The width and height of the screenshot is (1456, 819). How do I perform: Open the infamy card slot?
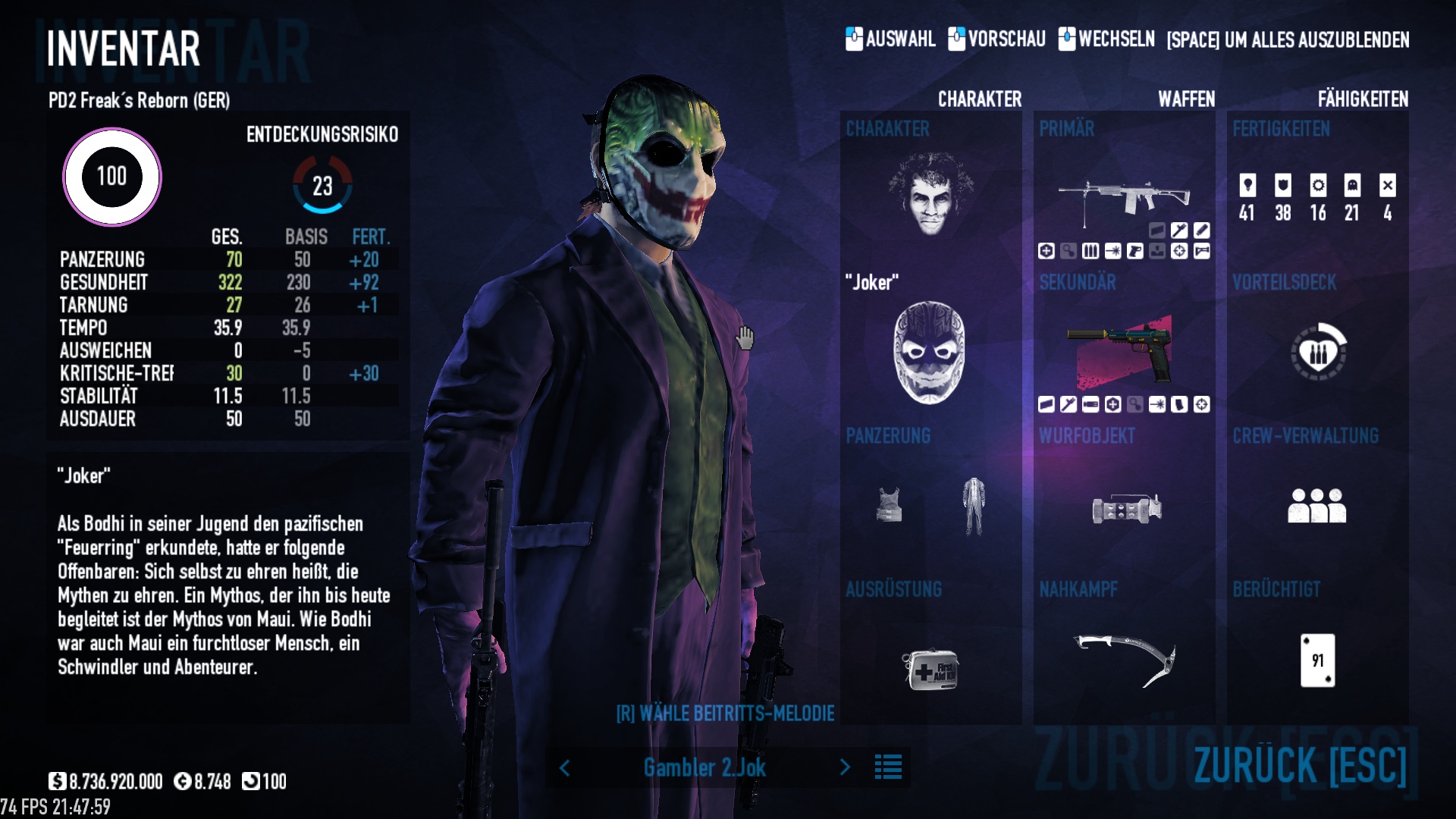point(1318,661)
